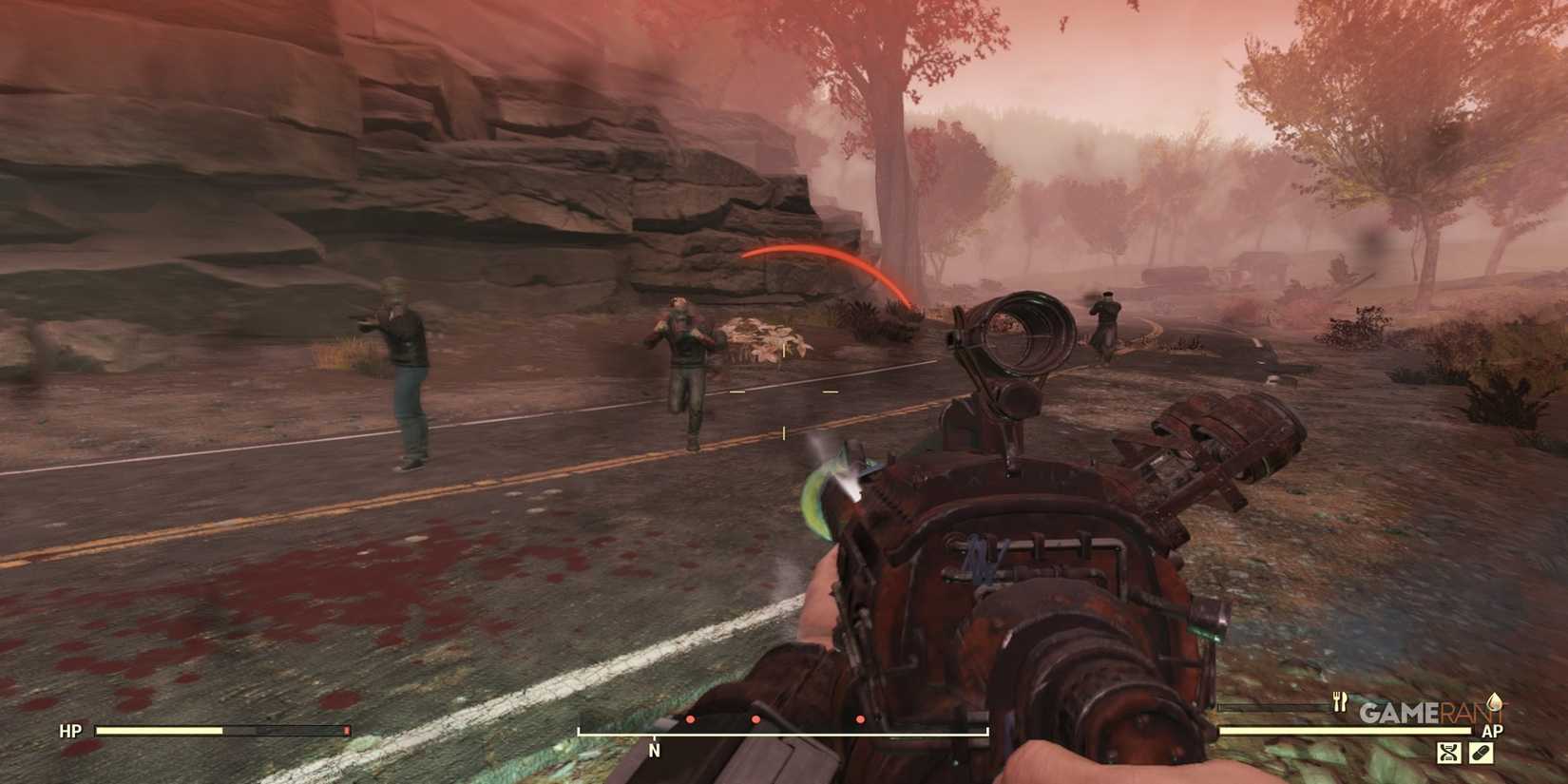Click the AP label near the action bar
Screen dimensions: 1568x784
click(x=1493, y=730)
